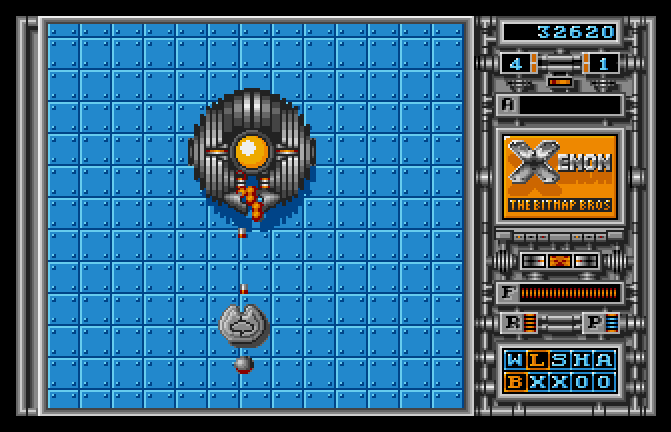Image resolution: width=671 pixels, height=432 pixels.
Task: Select the S power-up tile
Action: click(x=559, y=360)
